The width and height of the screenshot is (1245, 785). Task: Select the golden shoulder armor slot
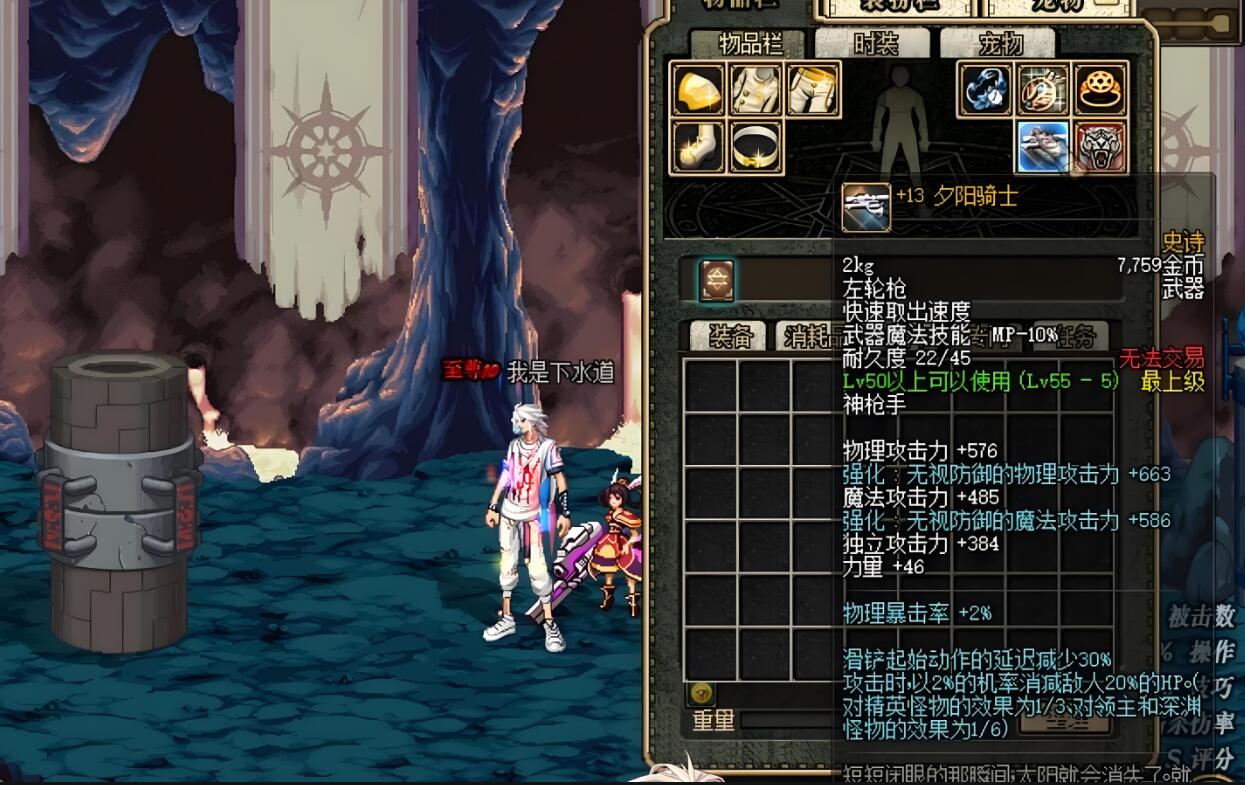click(698, 90)
